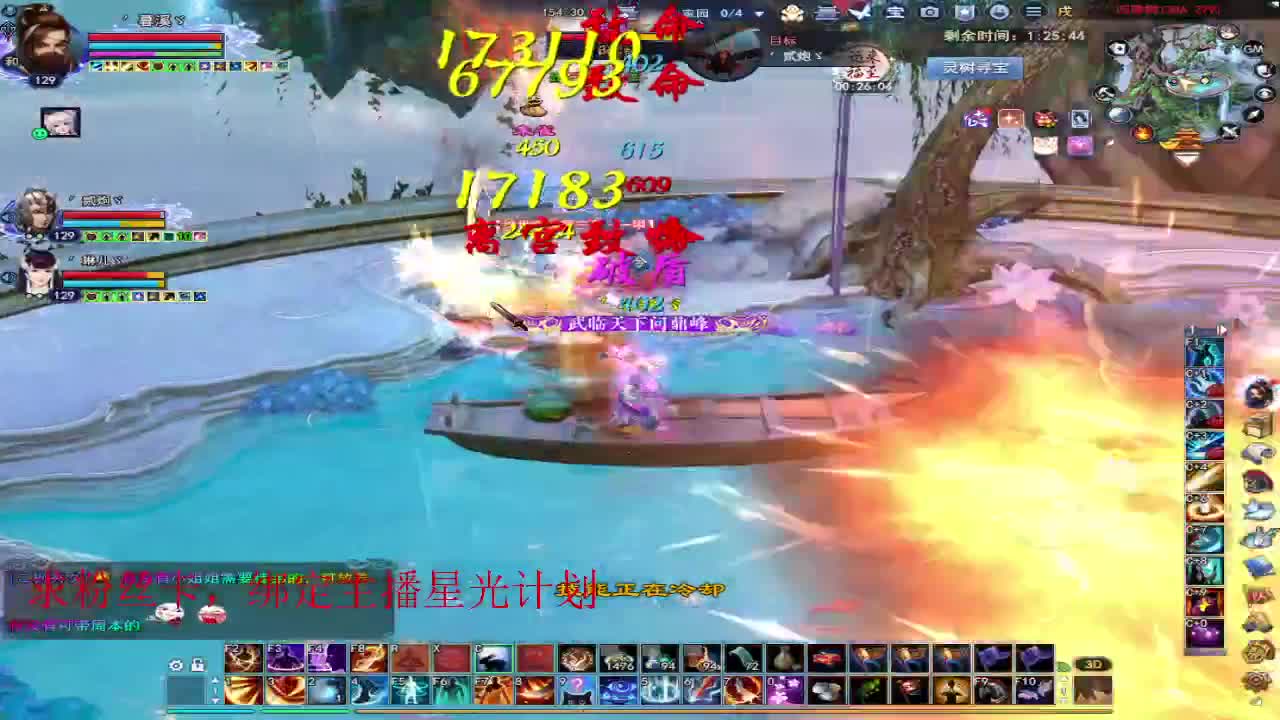Collapse the right-side C-key shortcut column

tap(1221, 328)
